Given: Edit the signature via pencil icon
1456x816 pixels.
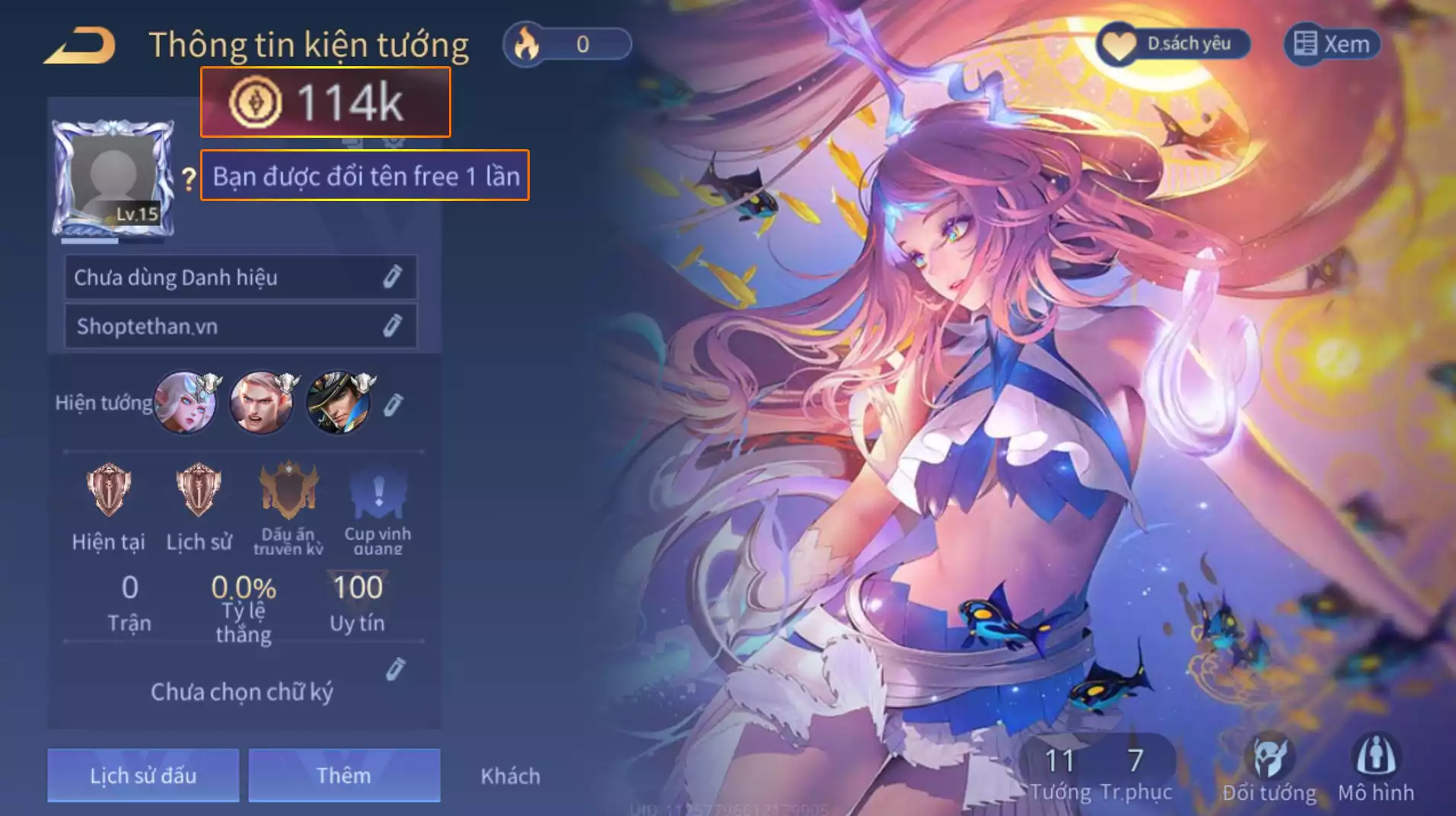Looking at the screenshot, I should (395, 669).
